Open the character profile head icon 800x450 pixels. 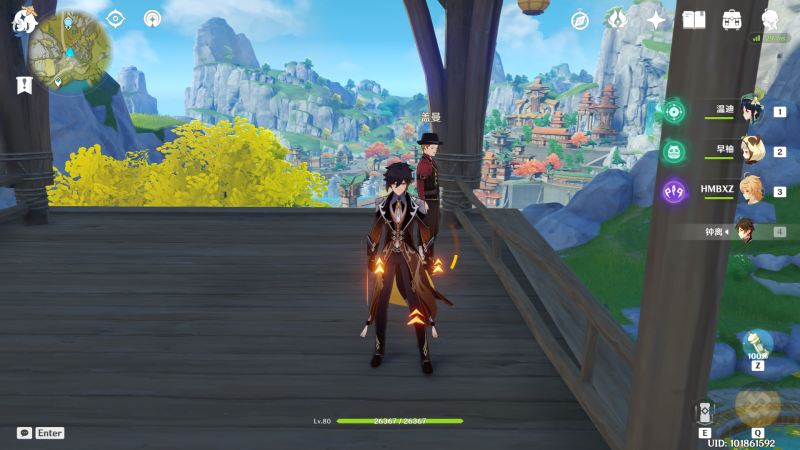coord(770,20)
